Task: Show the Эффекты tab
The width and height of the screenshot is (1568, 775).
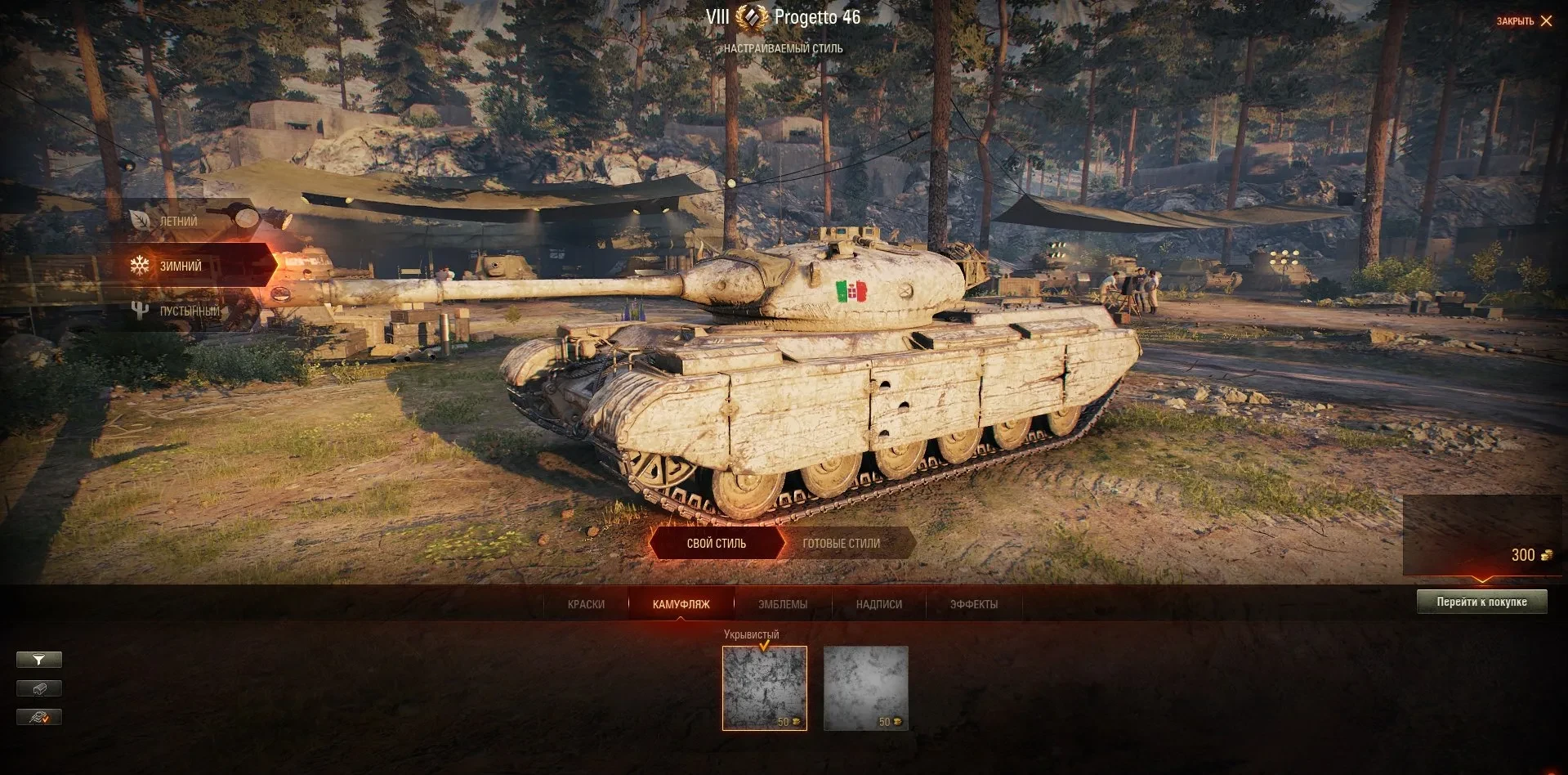Action: pyautogui.click(x=973, y=604)
